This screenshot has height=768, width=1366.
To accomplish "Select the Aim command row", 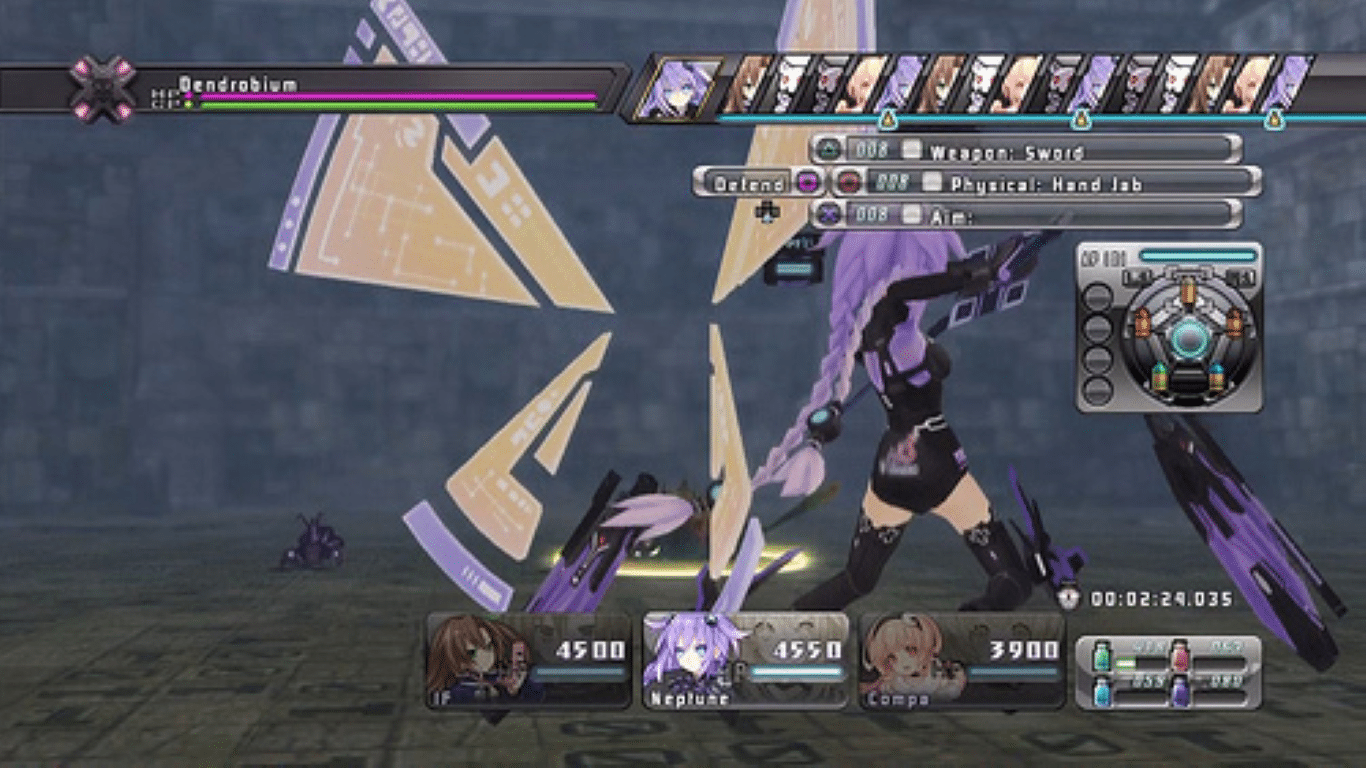I will click(x=1025, y=214).
